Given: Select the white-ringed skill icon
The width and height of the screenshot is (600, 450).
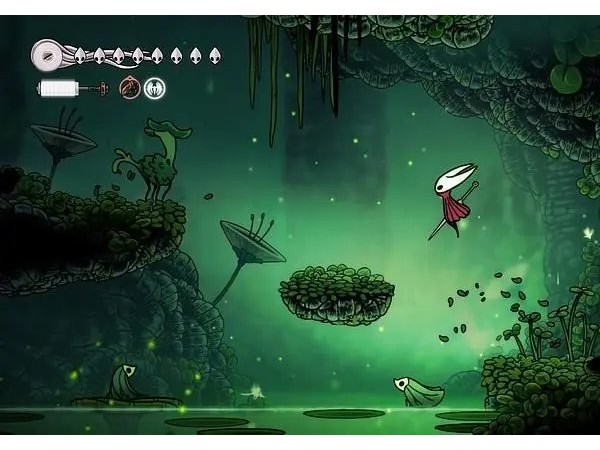Looking at the screenshot, I should coord(154,88).
